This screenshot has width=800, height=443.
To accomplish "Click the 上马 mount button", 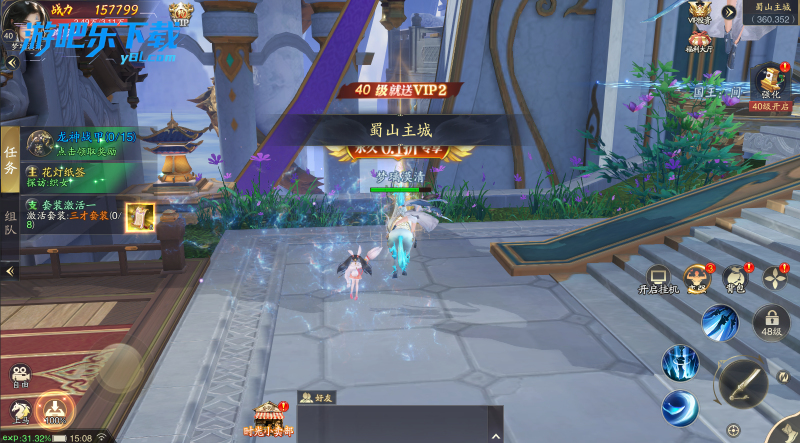I will 19,411.
